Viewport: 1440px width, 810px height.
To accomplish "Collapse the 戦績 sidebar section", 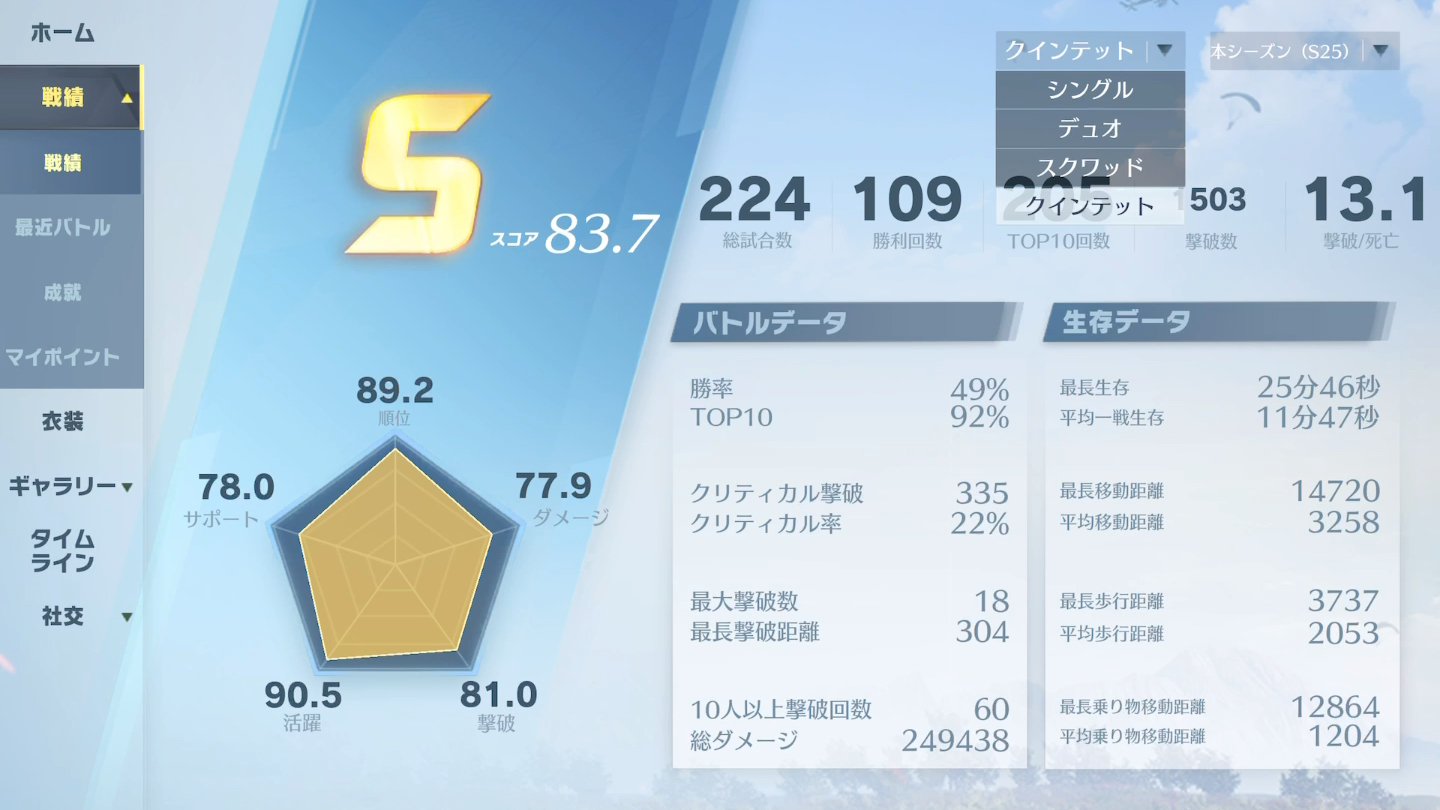I will pyautogui.click(x=70, y=97).
